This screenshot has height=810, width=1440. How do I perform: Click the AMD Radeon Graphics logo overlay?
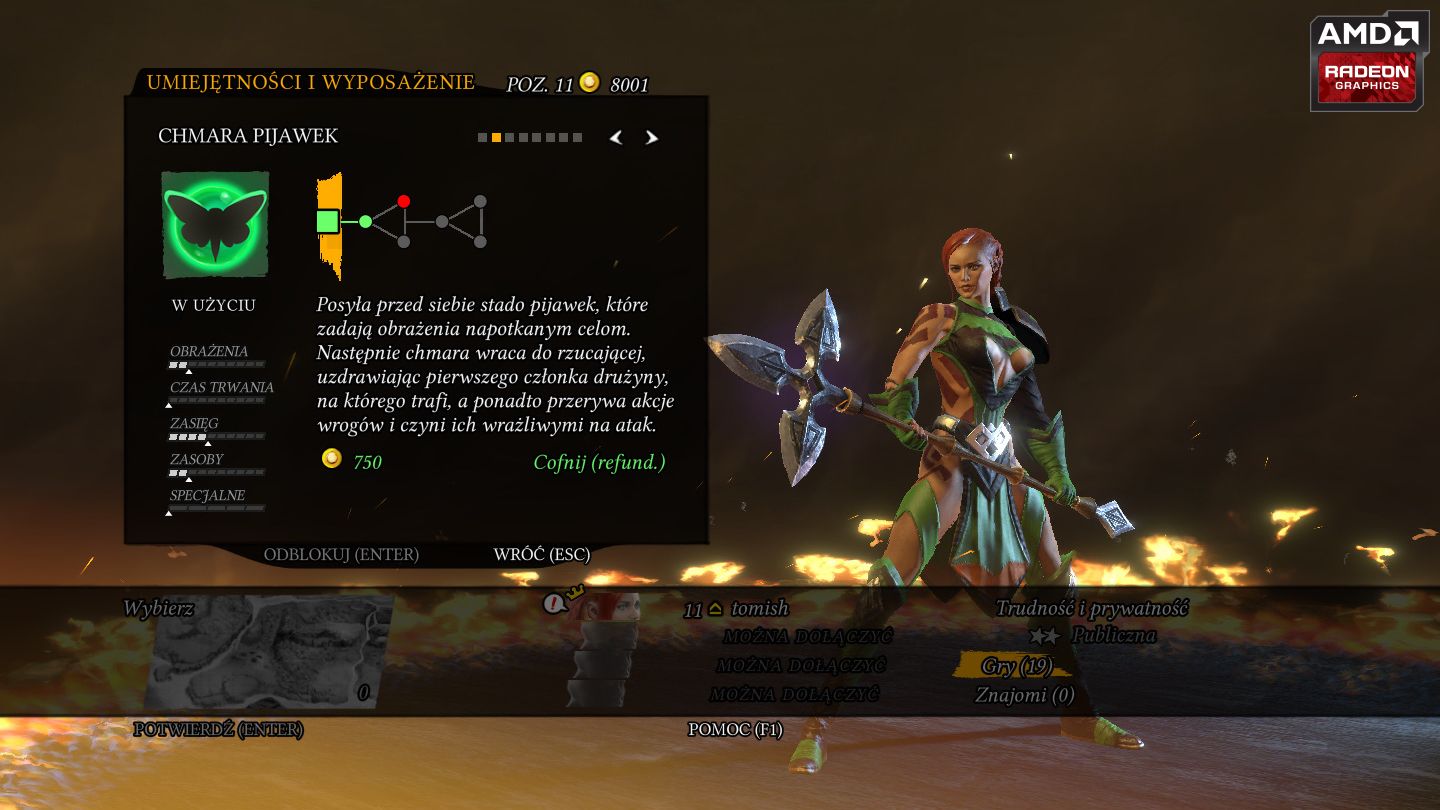tap(1369, 62)
